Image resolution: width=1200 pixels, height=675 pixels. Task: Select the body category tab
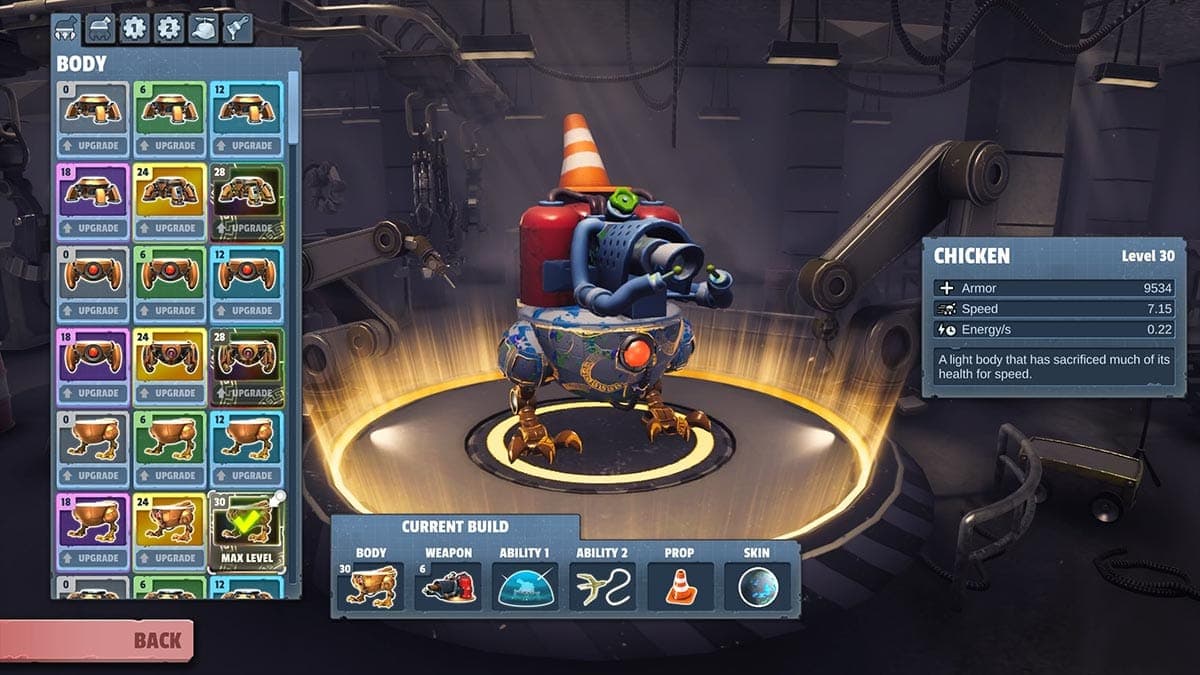pyautogui.click(x=66, y=27)
